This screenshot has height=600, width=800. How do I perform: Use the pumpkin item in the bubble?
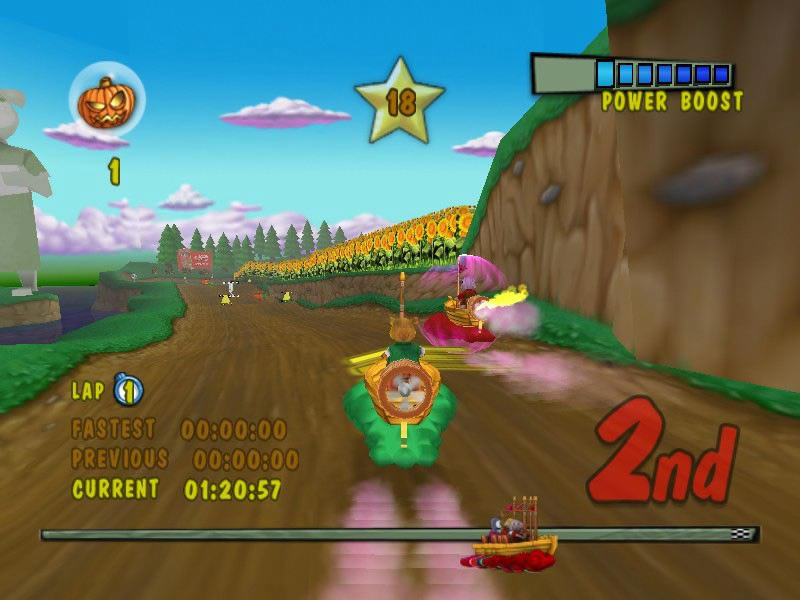pyautogui.click(x=106, y=102)
